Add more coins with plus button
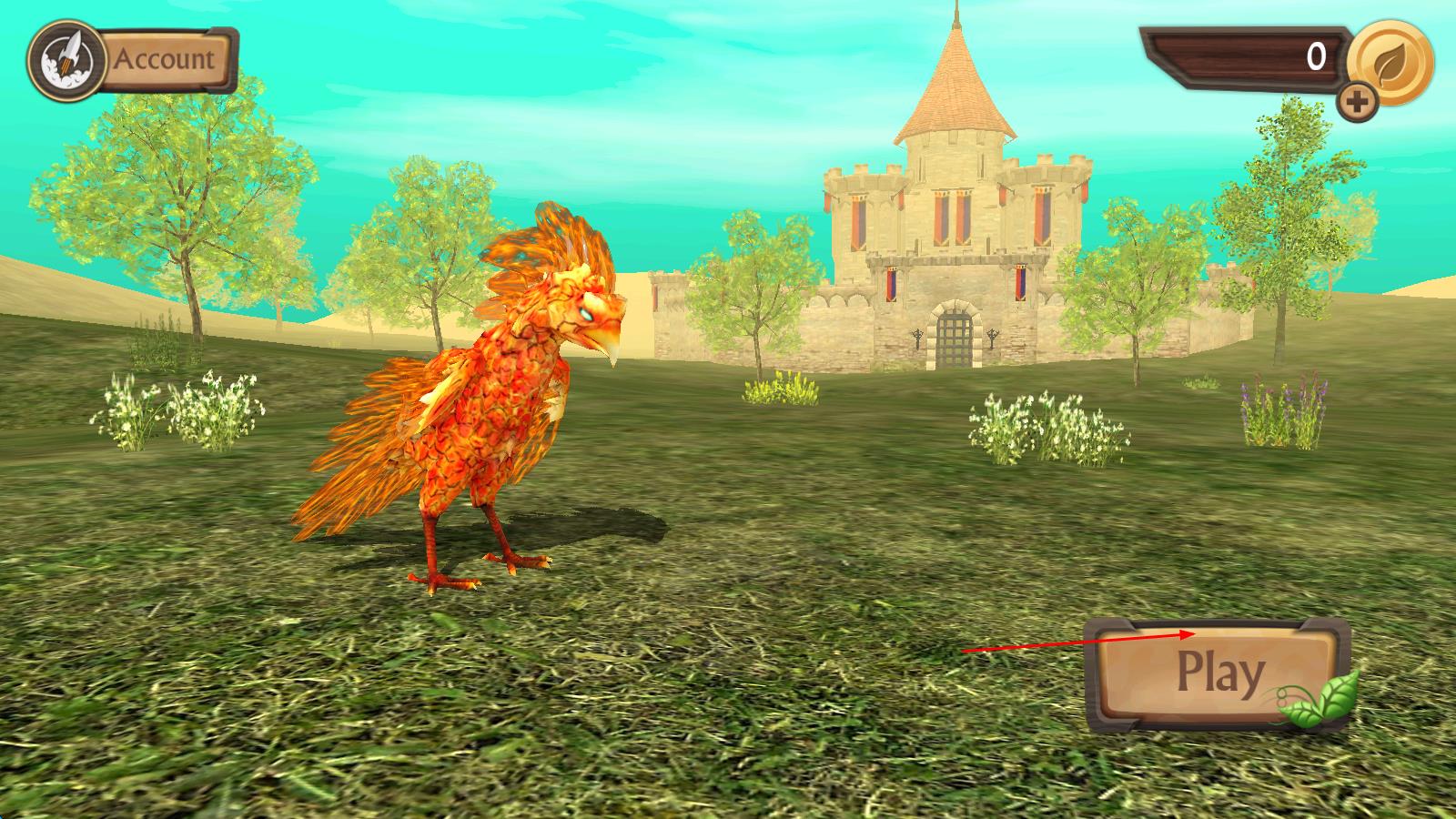This screenshot has width=1456, height=819. (x=1357, y=104)
